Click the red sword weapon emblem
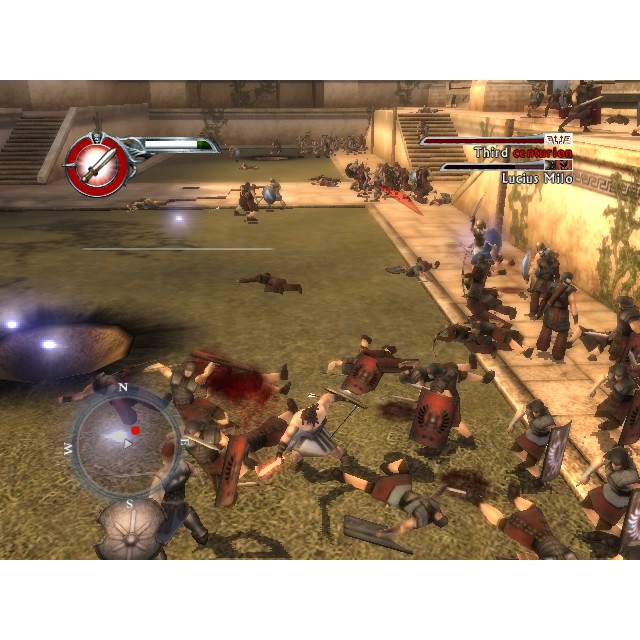Viewport: 640px width, 640px height. coord(96,162)
